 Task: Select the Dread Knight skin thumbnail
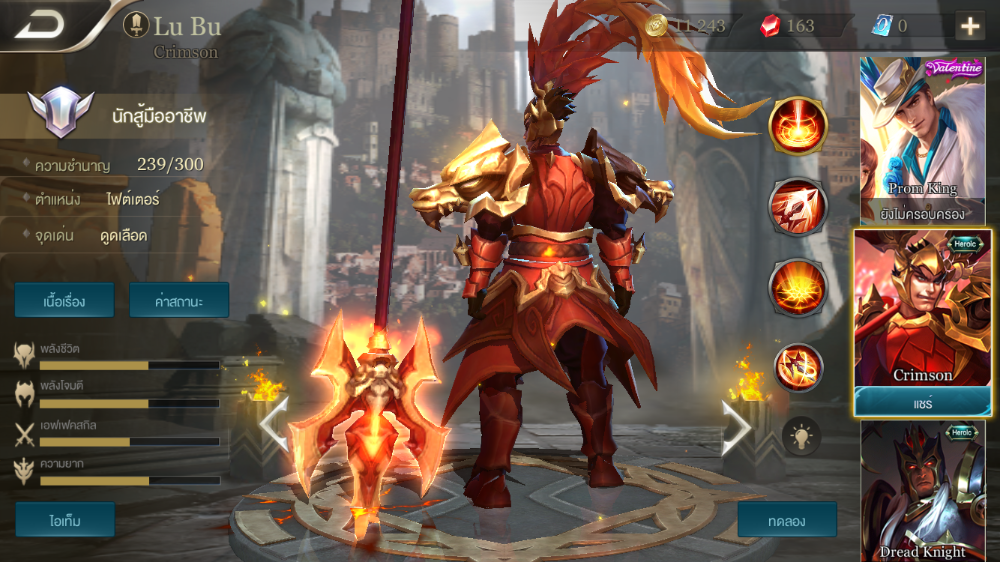tap(924, 492)
